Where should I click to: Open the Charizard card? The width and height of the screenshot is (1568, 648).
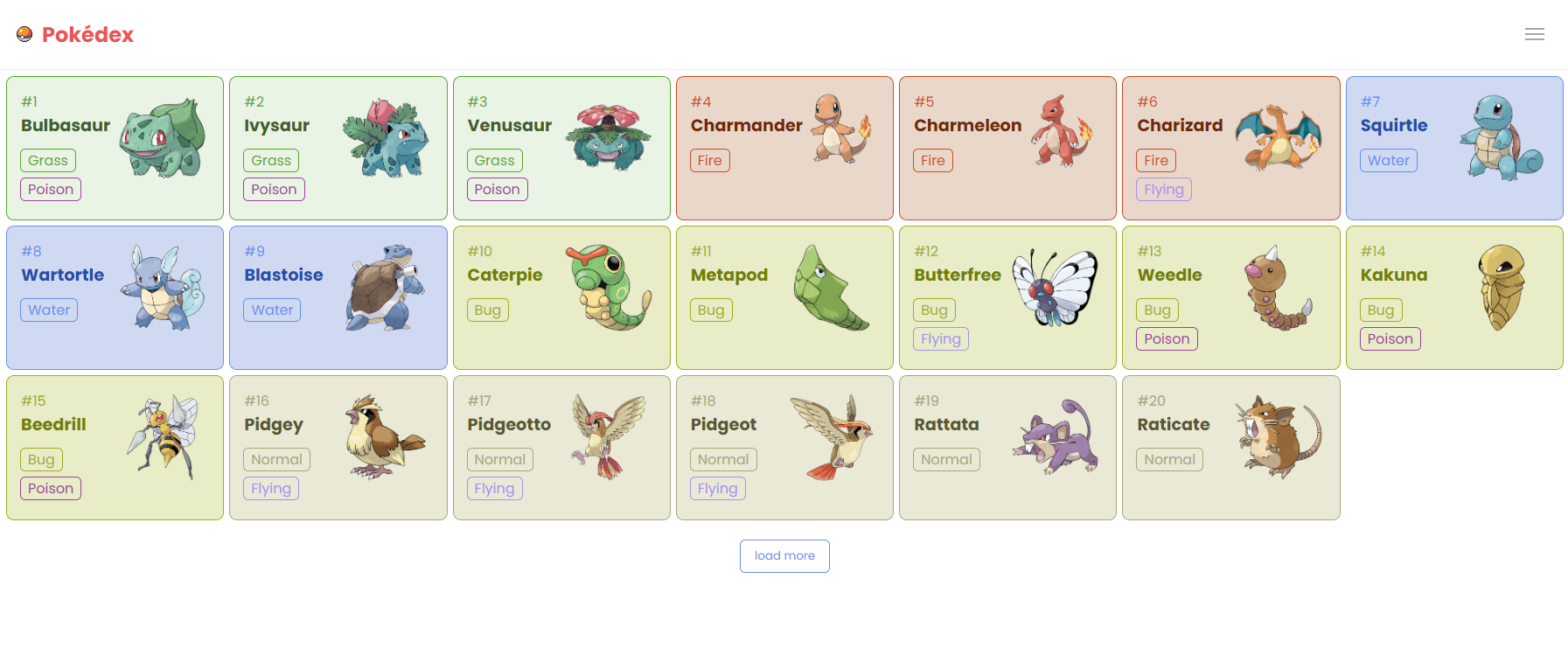(1230, 148)
